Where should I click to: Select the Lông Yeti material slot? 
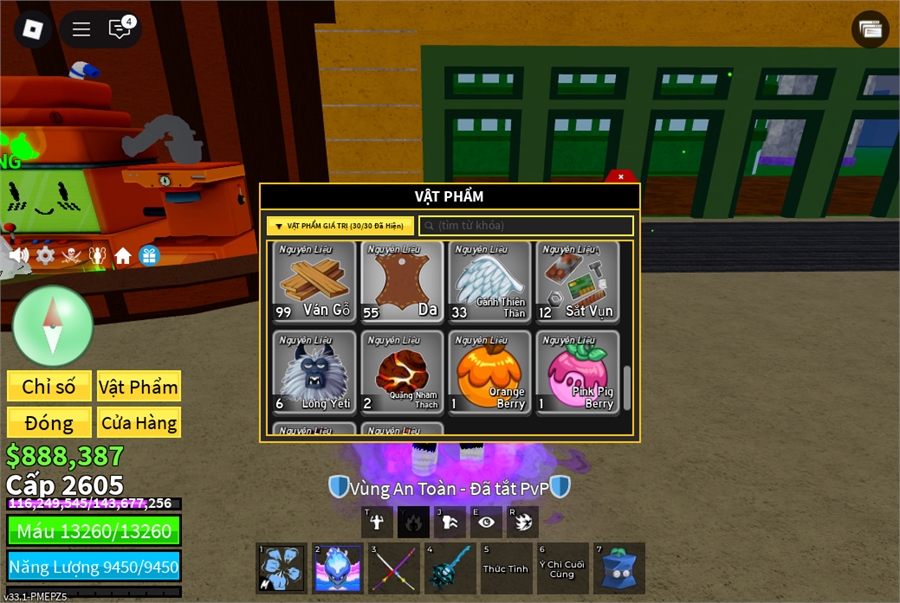(x=313, y=372)
